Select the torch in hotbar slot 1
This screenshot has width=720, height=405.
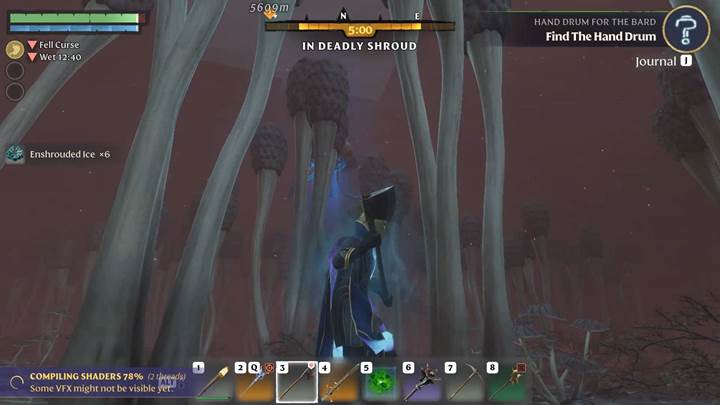click(213, 382)
